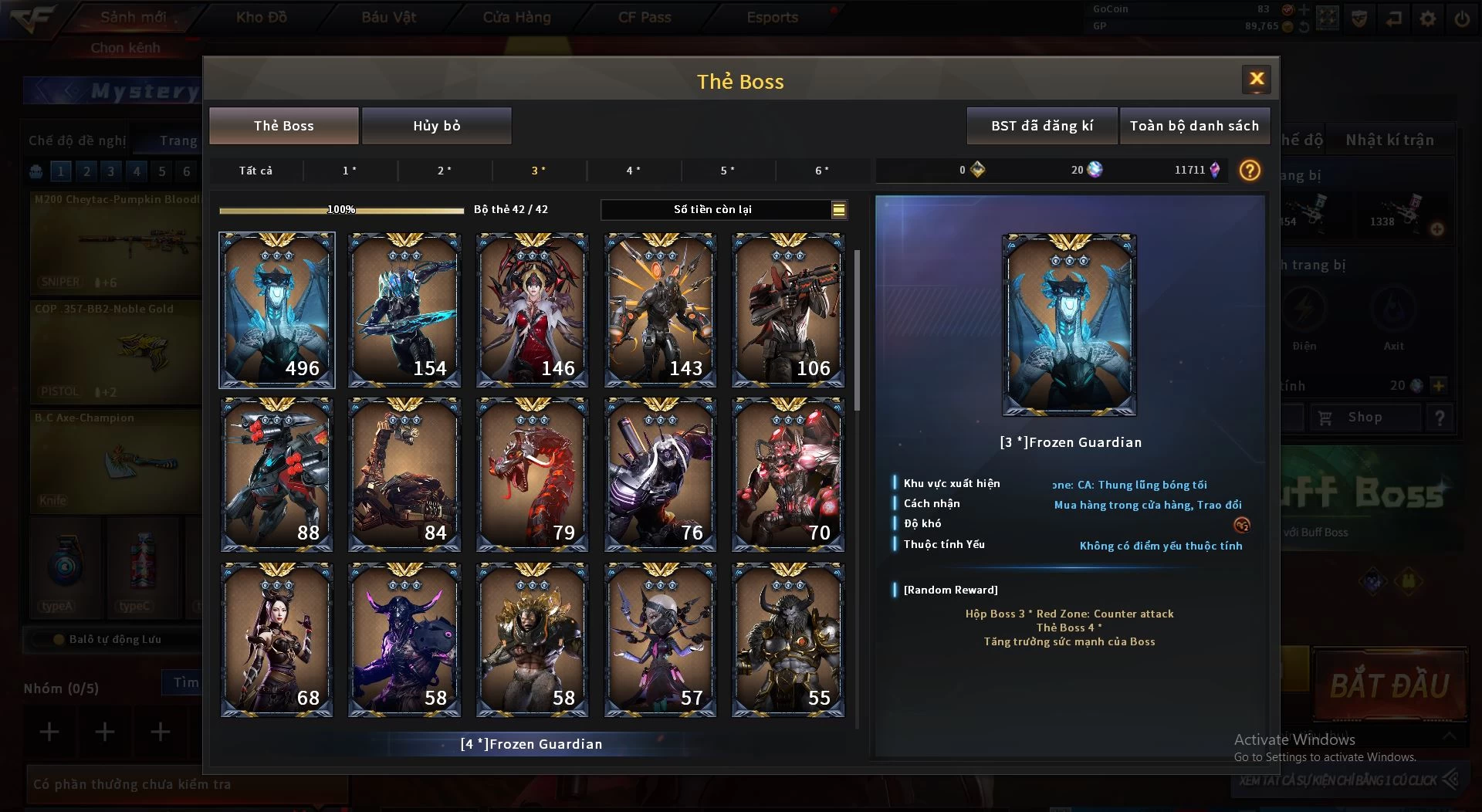Close the Thẻ Boss window
1482x812 pixels.
[1256, 79]
